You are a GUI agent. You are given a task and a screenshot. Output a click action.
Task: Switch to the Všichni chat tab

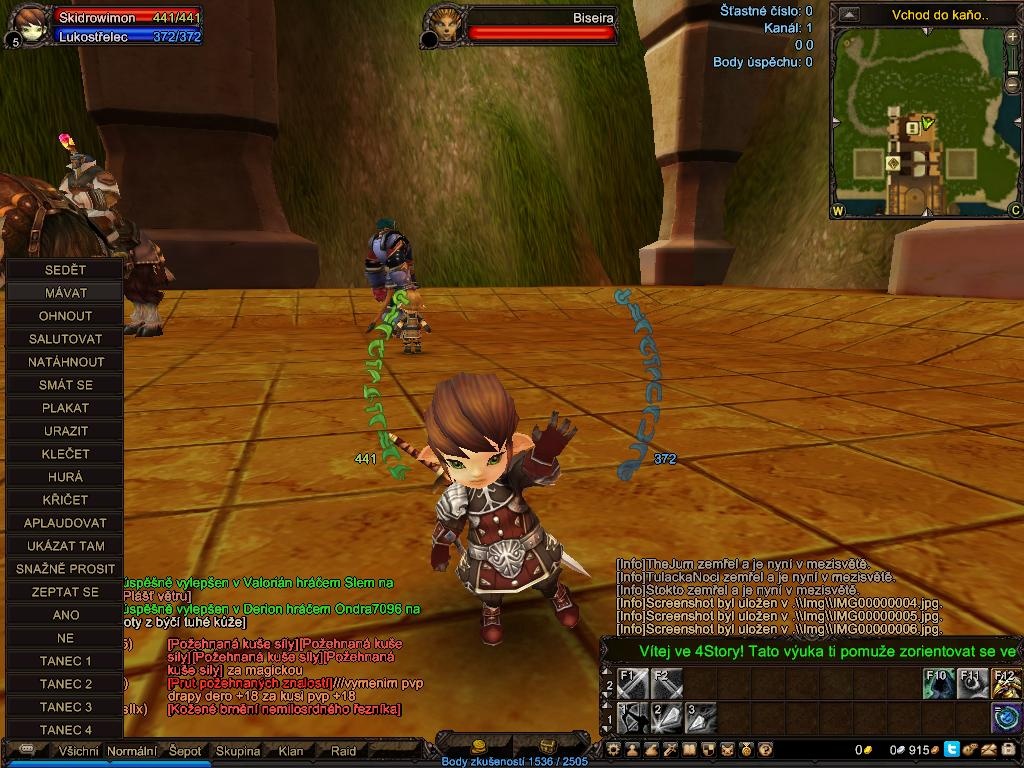80,751
